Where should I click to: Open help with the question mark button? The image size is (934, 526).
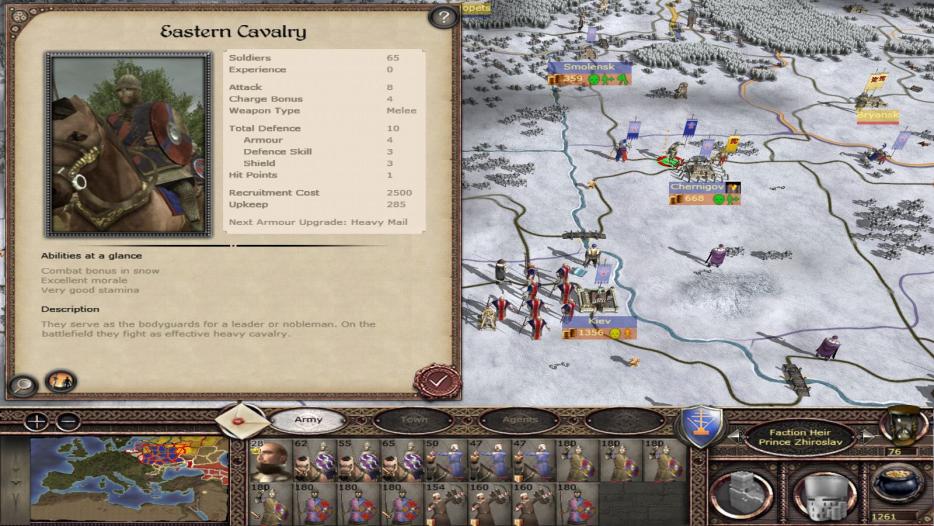[442, 17]
